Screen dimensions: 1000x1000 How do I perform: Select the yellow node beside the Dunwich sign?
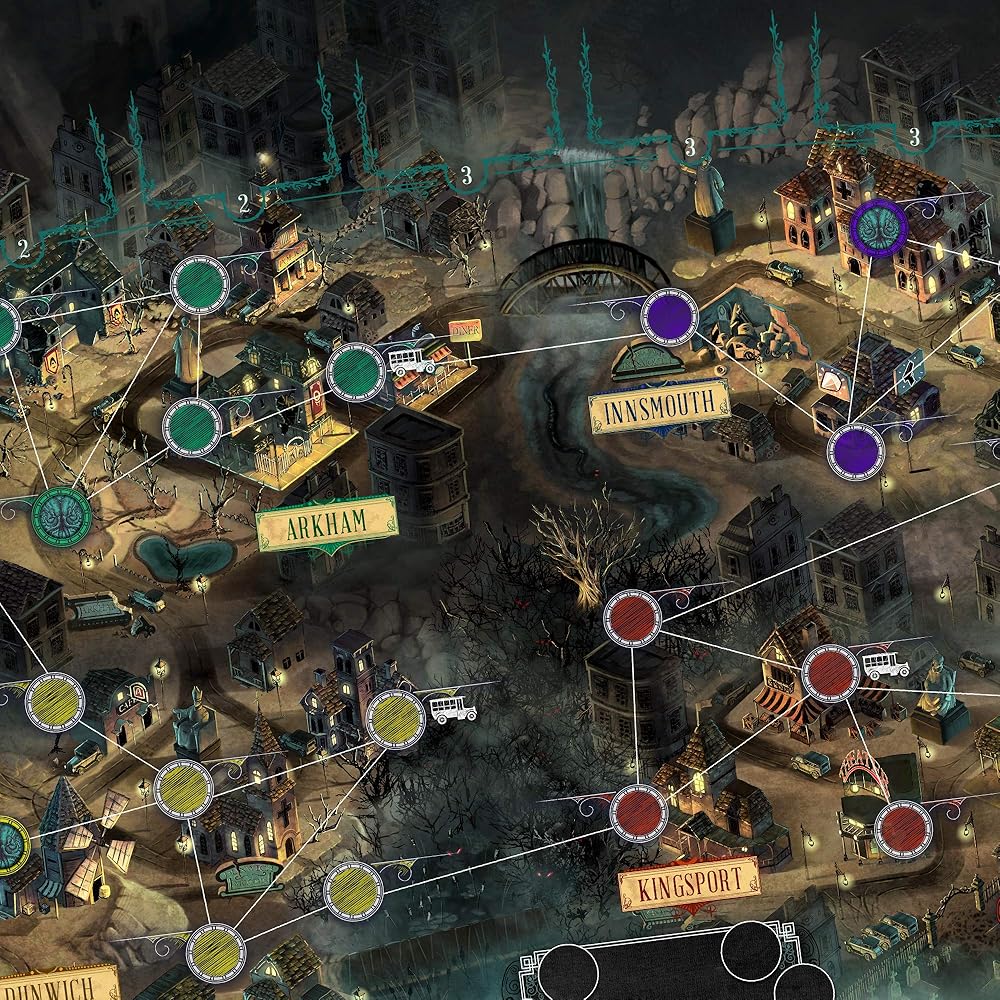(x=214, y=952)
